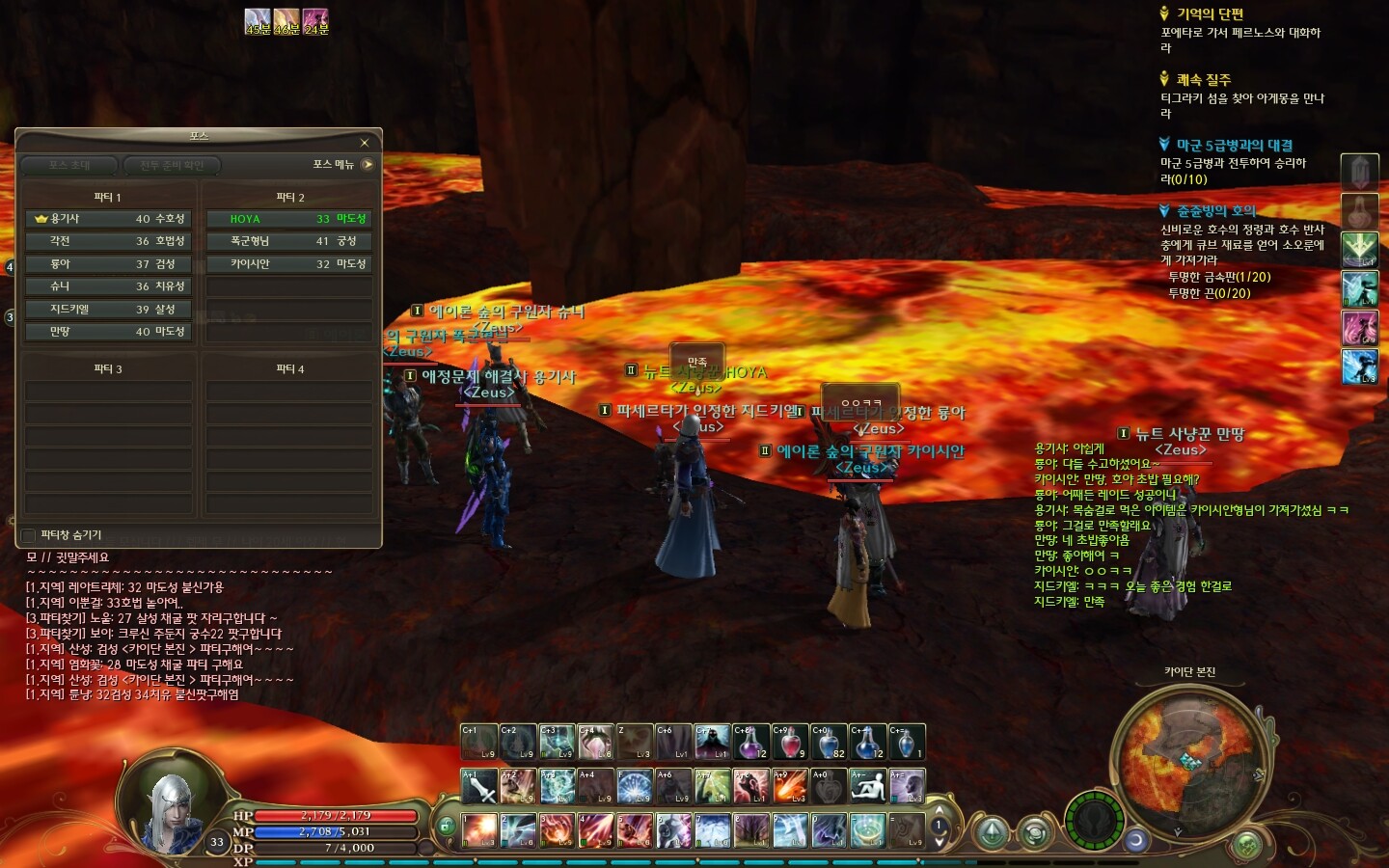Open the 기억의 단편 quest tracker entry
1389x868 pixels.
coord(1210,14)
